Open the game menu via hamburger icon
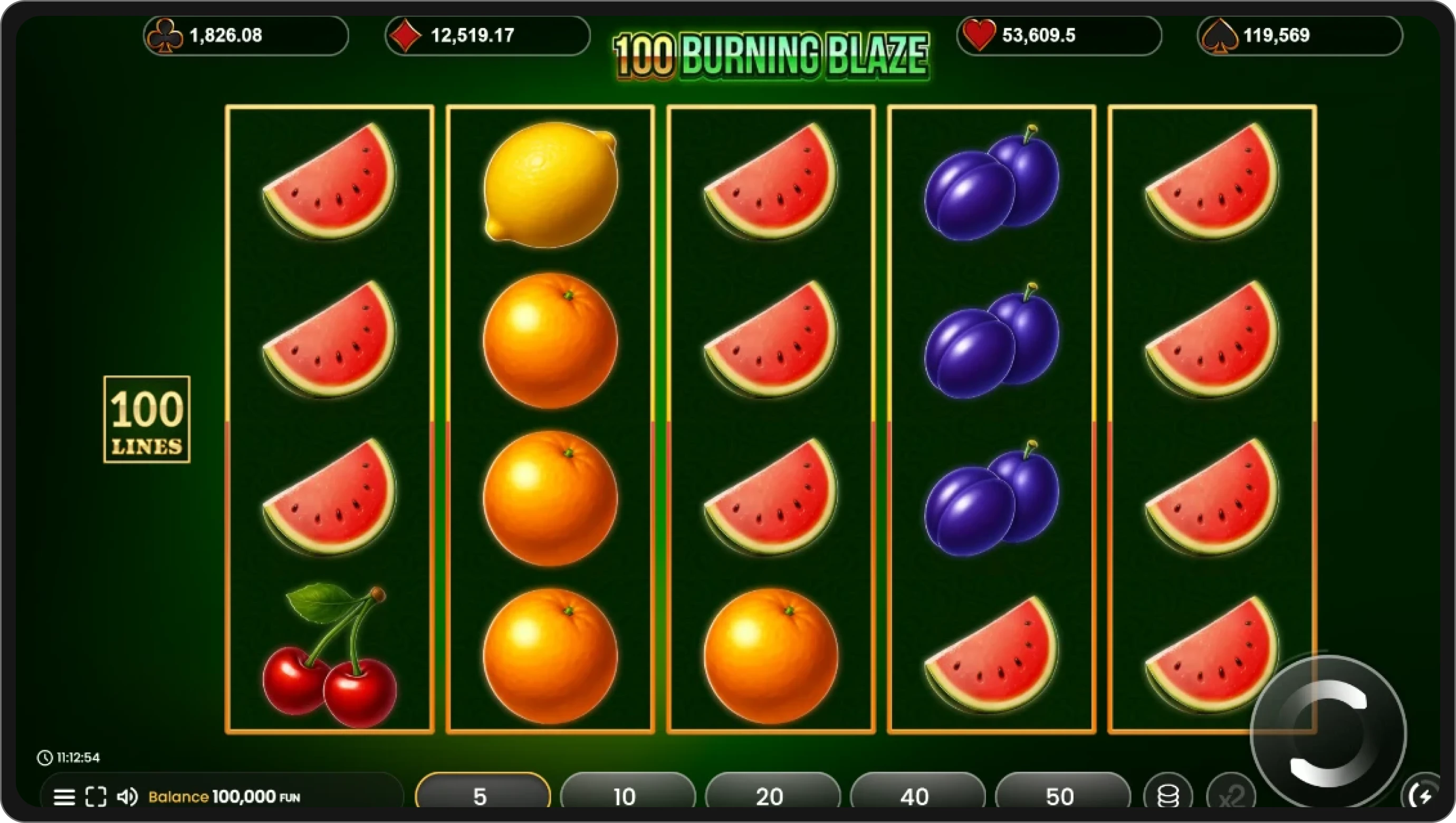The height and width of the screenshot is (823, 1456). (x=64, y=797)
